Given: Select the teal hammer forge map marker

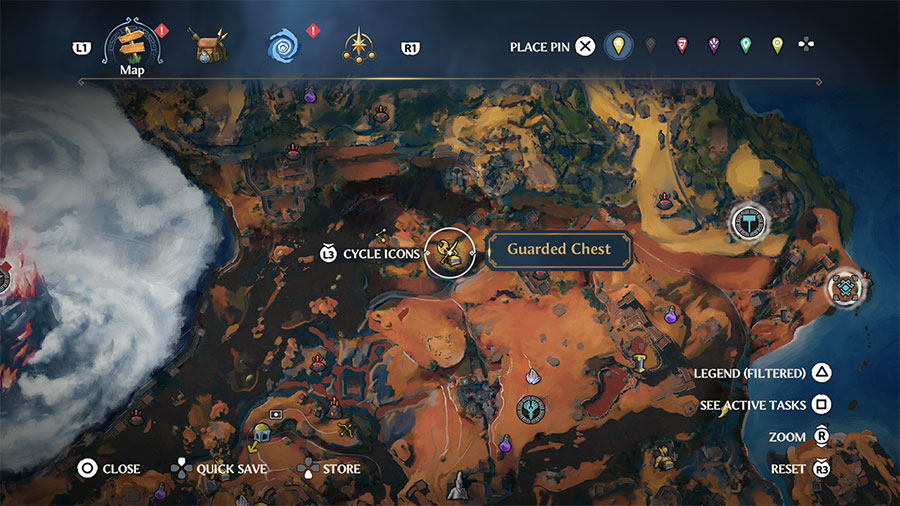Looking at the screenshot, I should [748, 221].
